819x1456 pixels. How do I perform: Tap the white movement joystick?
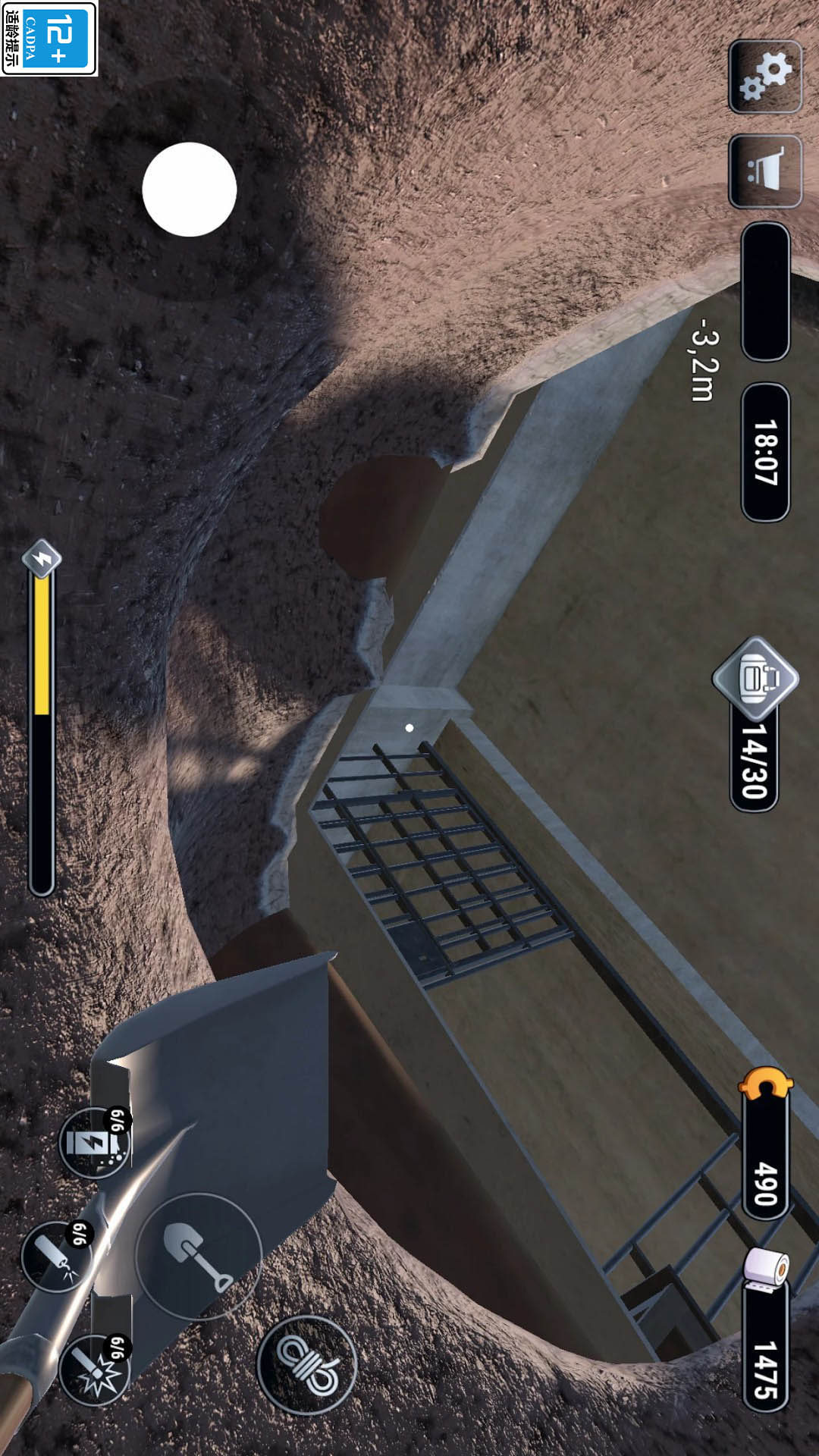190,190
